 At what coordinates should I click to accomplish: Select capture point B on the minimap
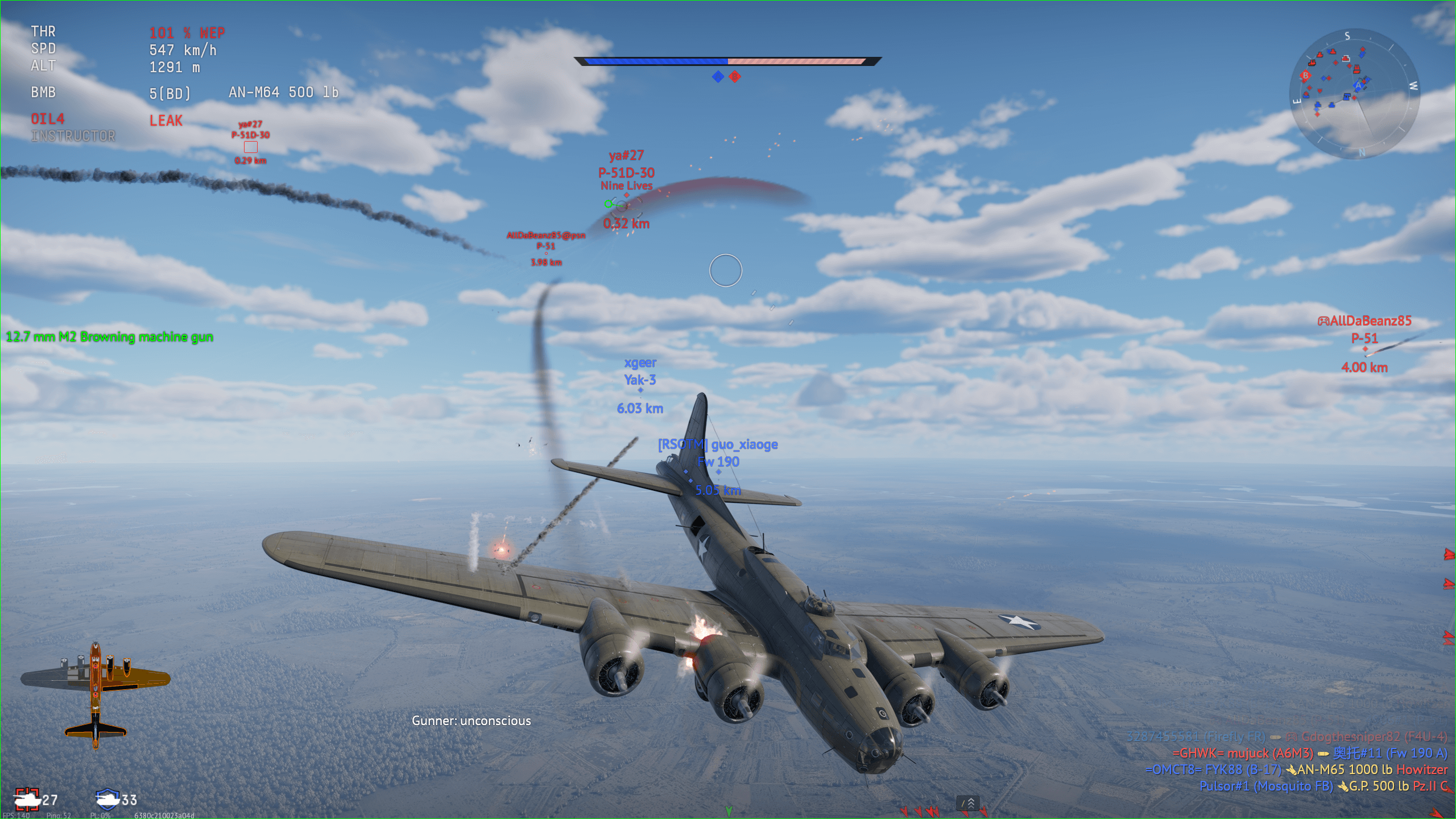1305,76
